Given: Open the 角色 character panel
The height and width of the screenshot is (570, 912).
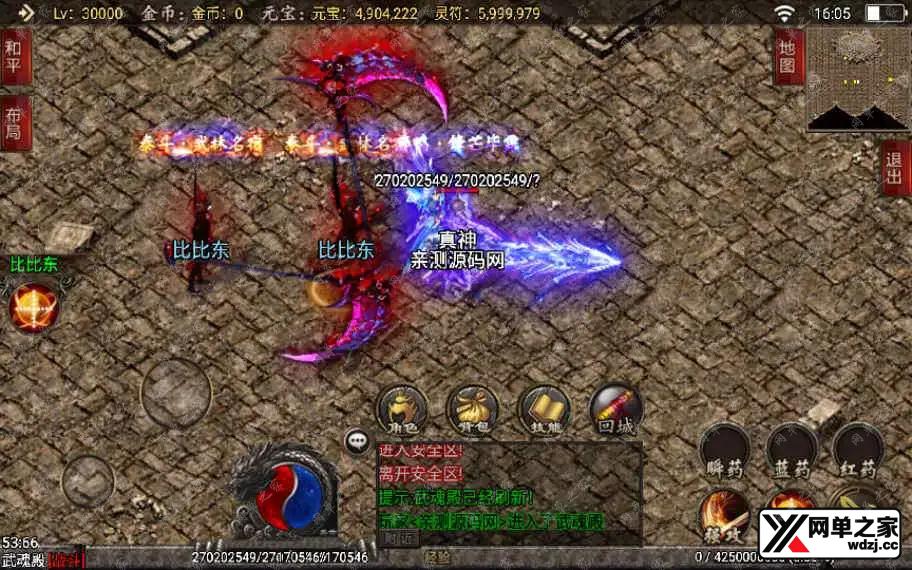Looking at the screenshot, I should pyautogui.click(x=400, y=409).
